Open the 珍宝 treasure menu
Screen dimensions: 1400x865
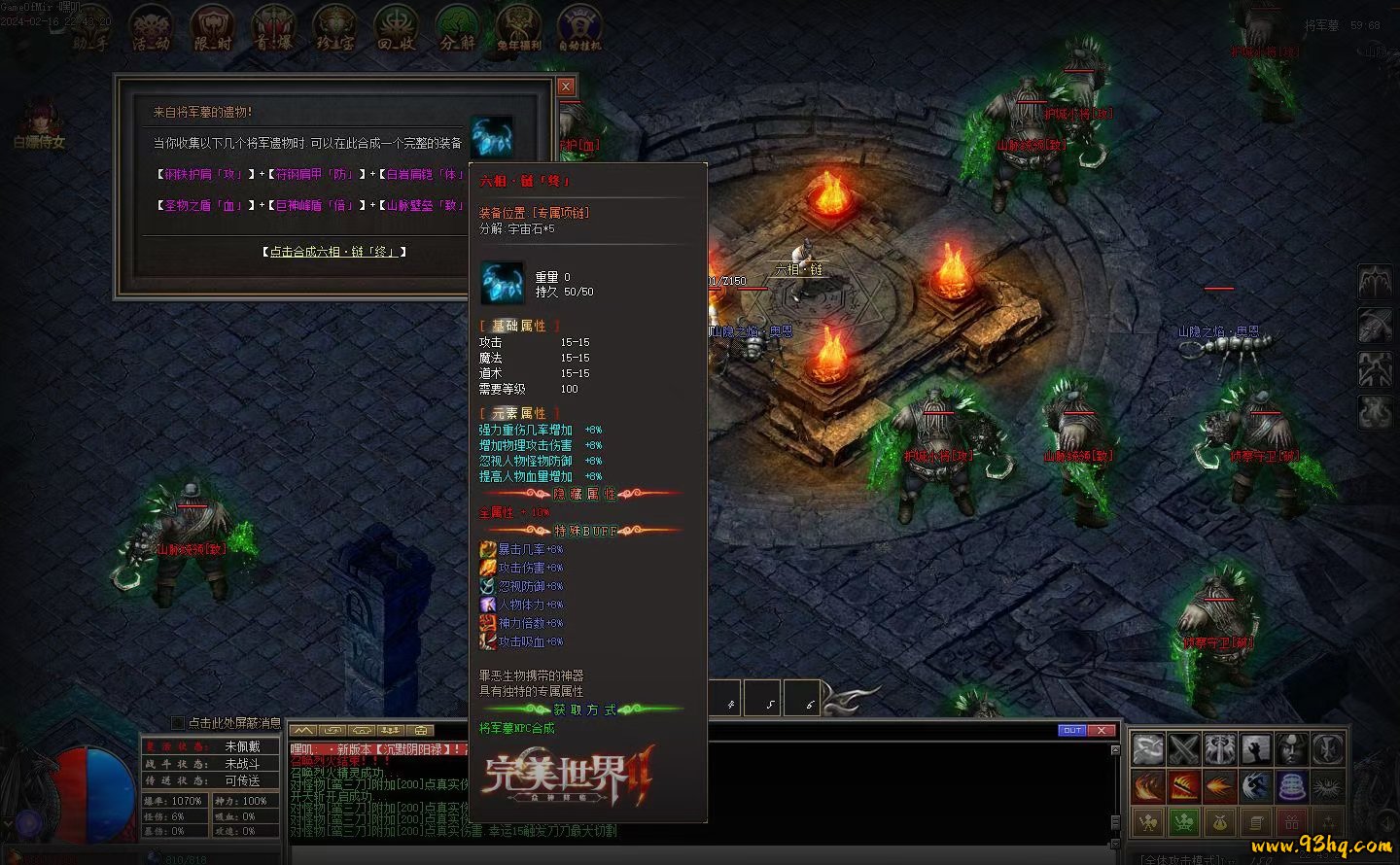335,28
